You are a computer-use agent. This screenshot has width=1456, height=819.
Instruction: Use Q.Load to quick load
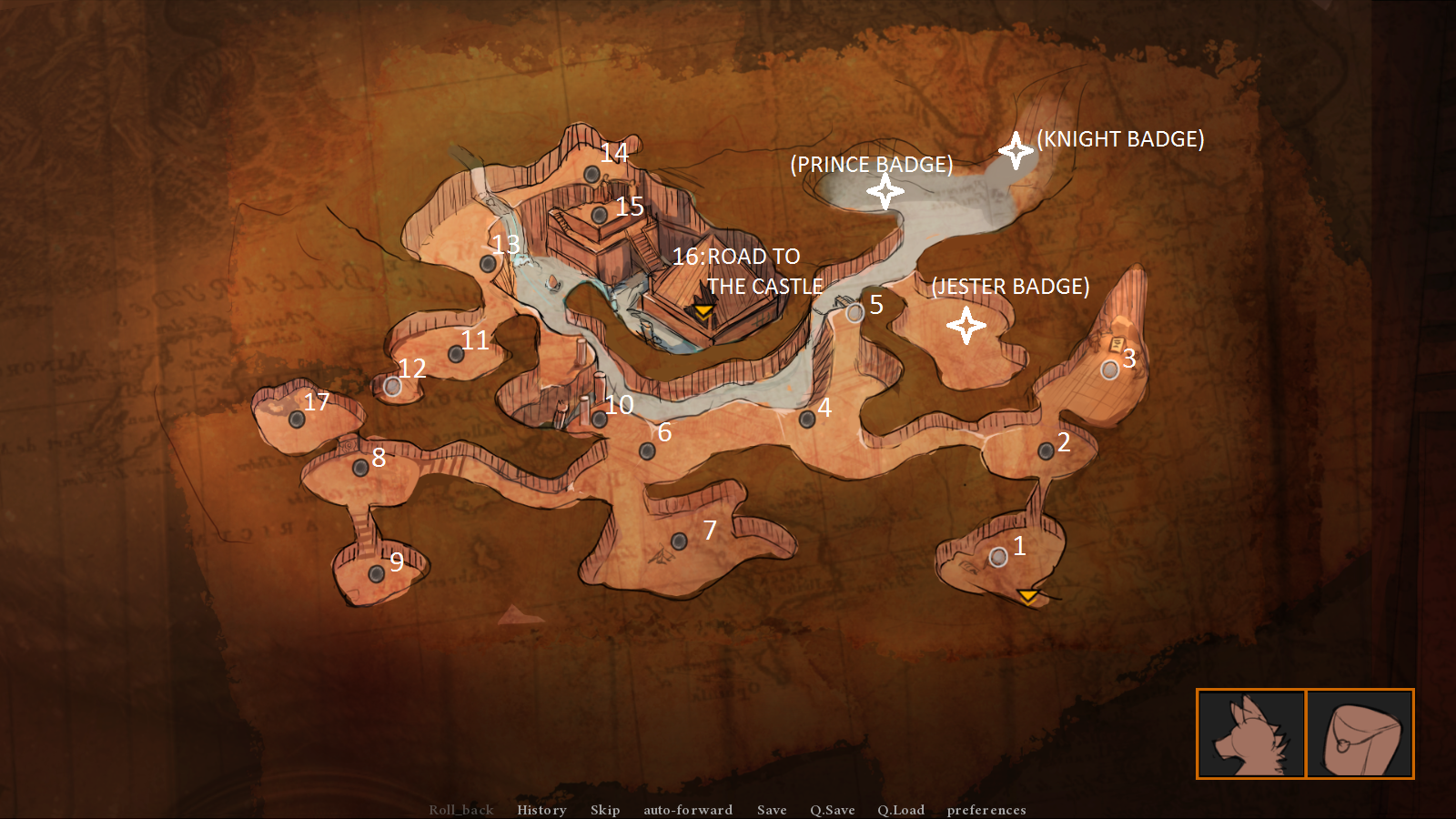pyautogui.click(x=901, y=810)
